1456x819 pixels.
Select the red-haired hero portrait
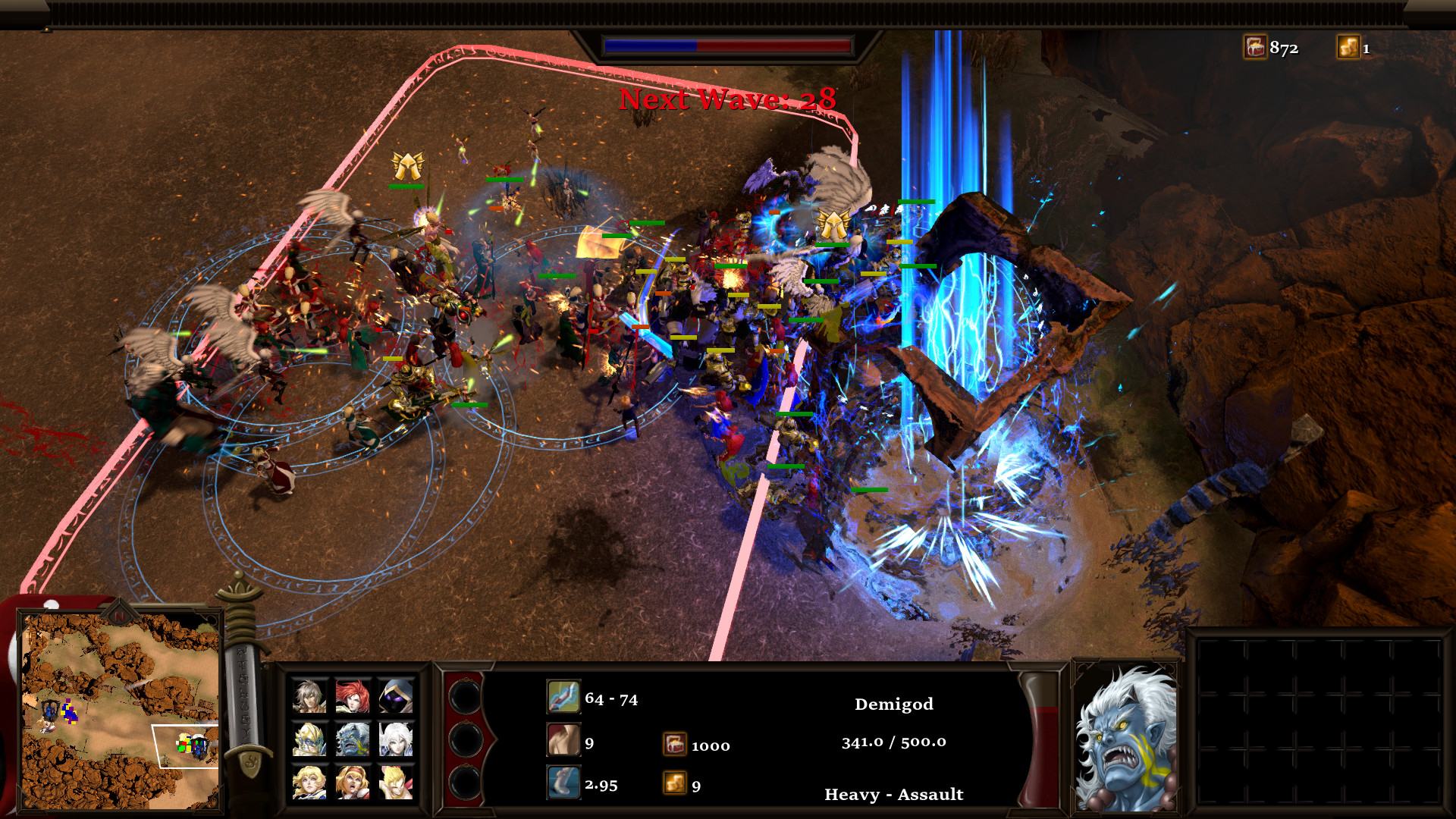tap(353, 695)
